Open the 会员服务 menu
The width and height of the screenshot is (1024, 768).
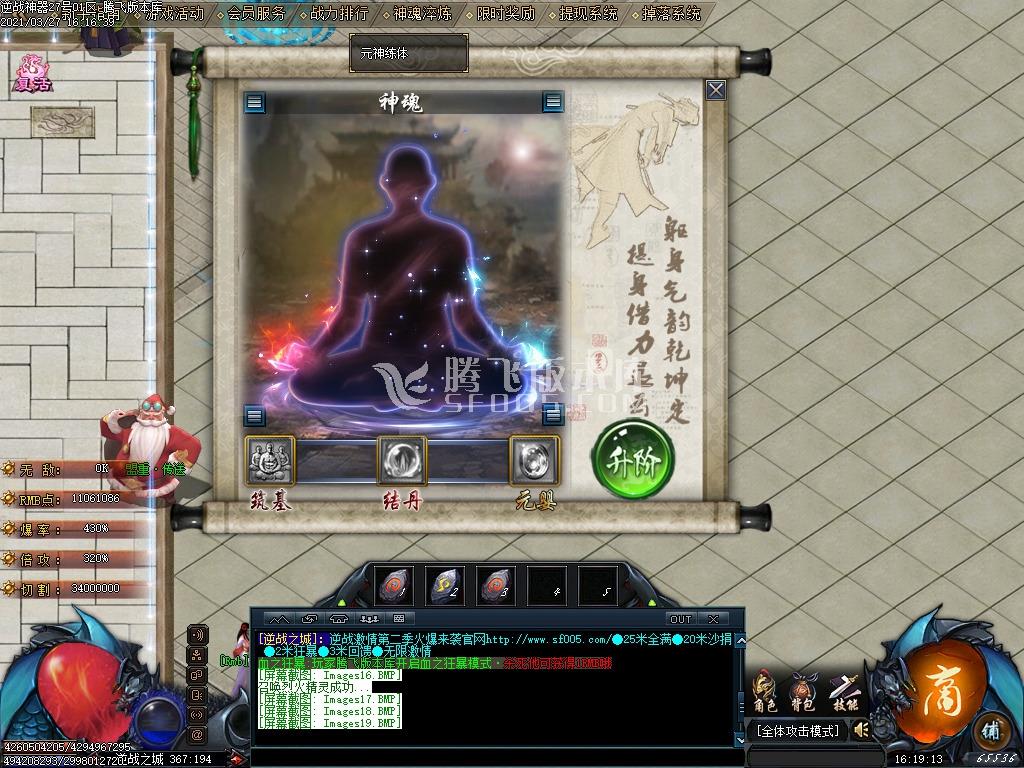click(x=256, y=14)
